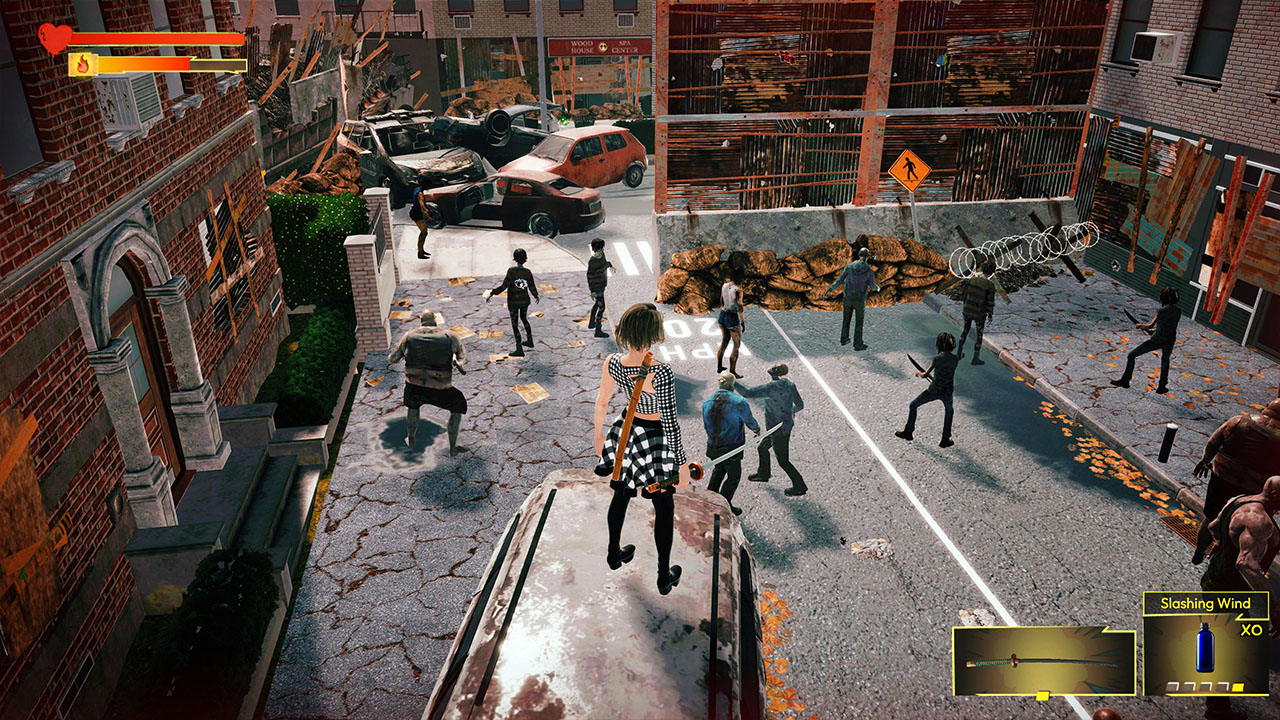Image resolution: width=1280 pixels, height=720 pixels.
Task: Click the XO quantity indicator
Action: tap(1251, 628)
